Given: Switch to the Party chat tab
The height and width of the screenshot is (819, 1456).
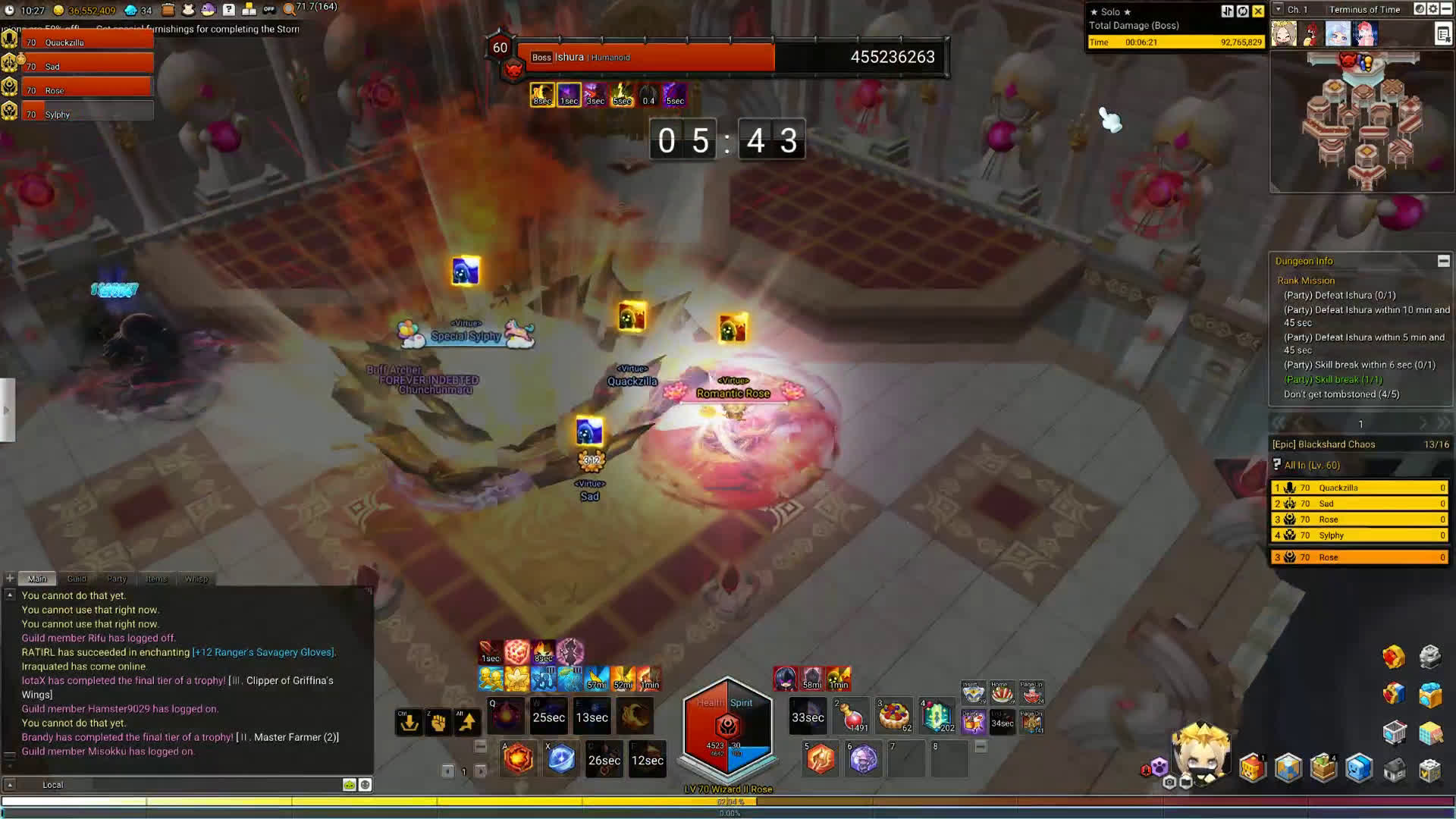Looking at the screenshot, I should [x=117, y=579].
